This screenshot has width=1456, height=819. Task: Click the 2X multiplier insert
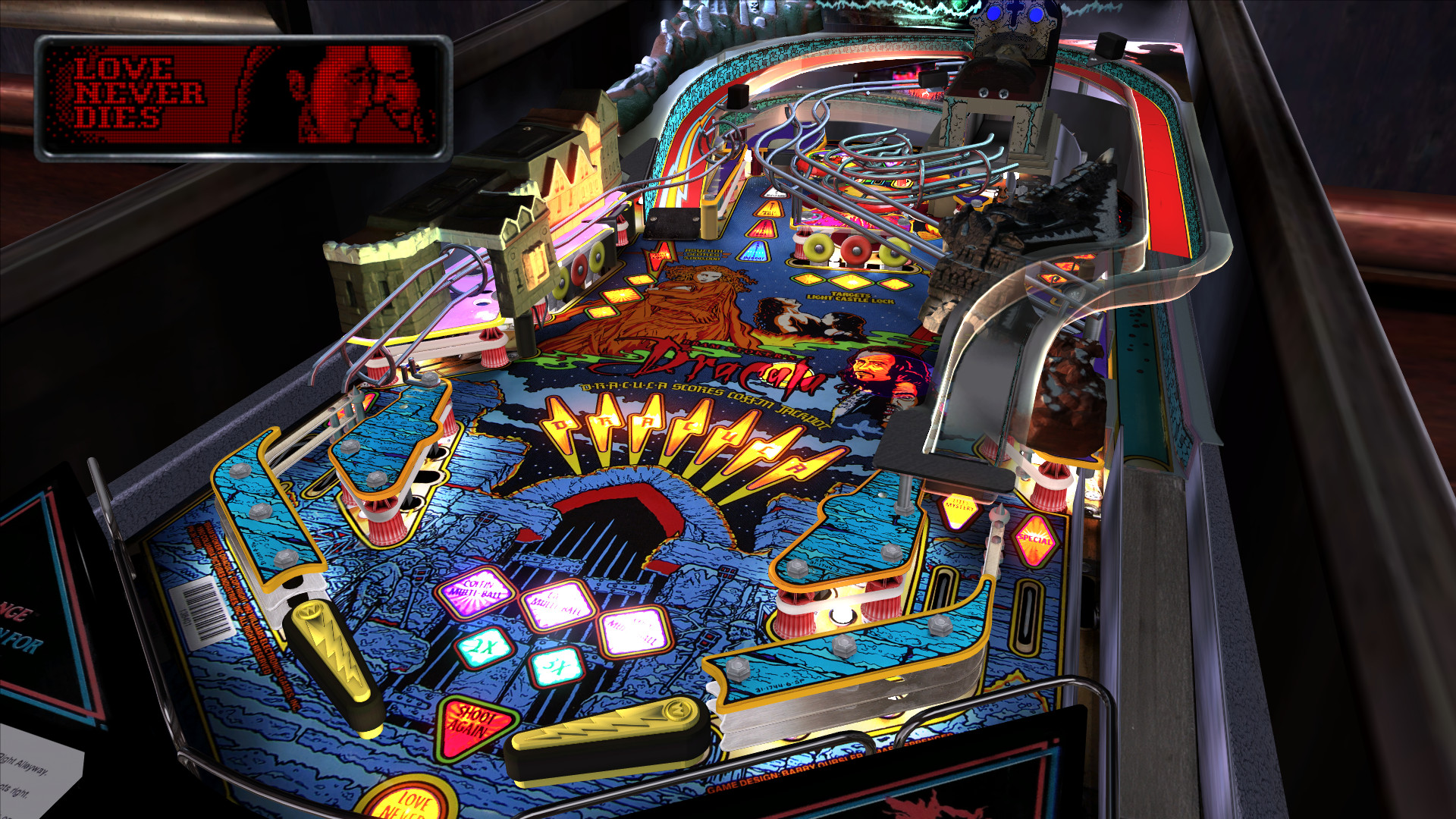(482, 647)
